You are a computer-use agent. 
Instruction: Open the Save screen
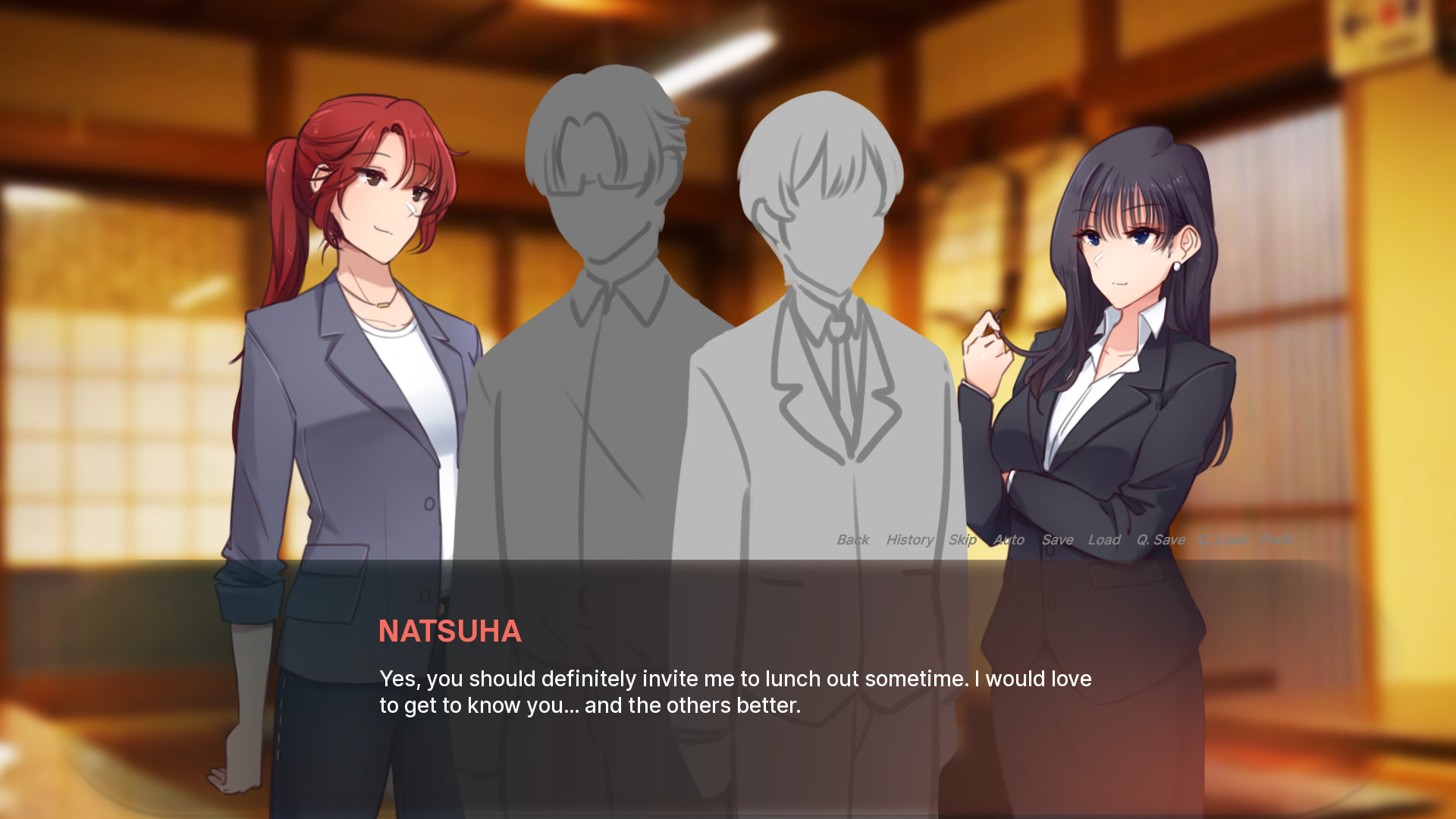(1057, 540)
